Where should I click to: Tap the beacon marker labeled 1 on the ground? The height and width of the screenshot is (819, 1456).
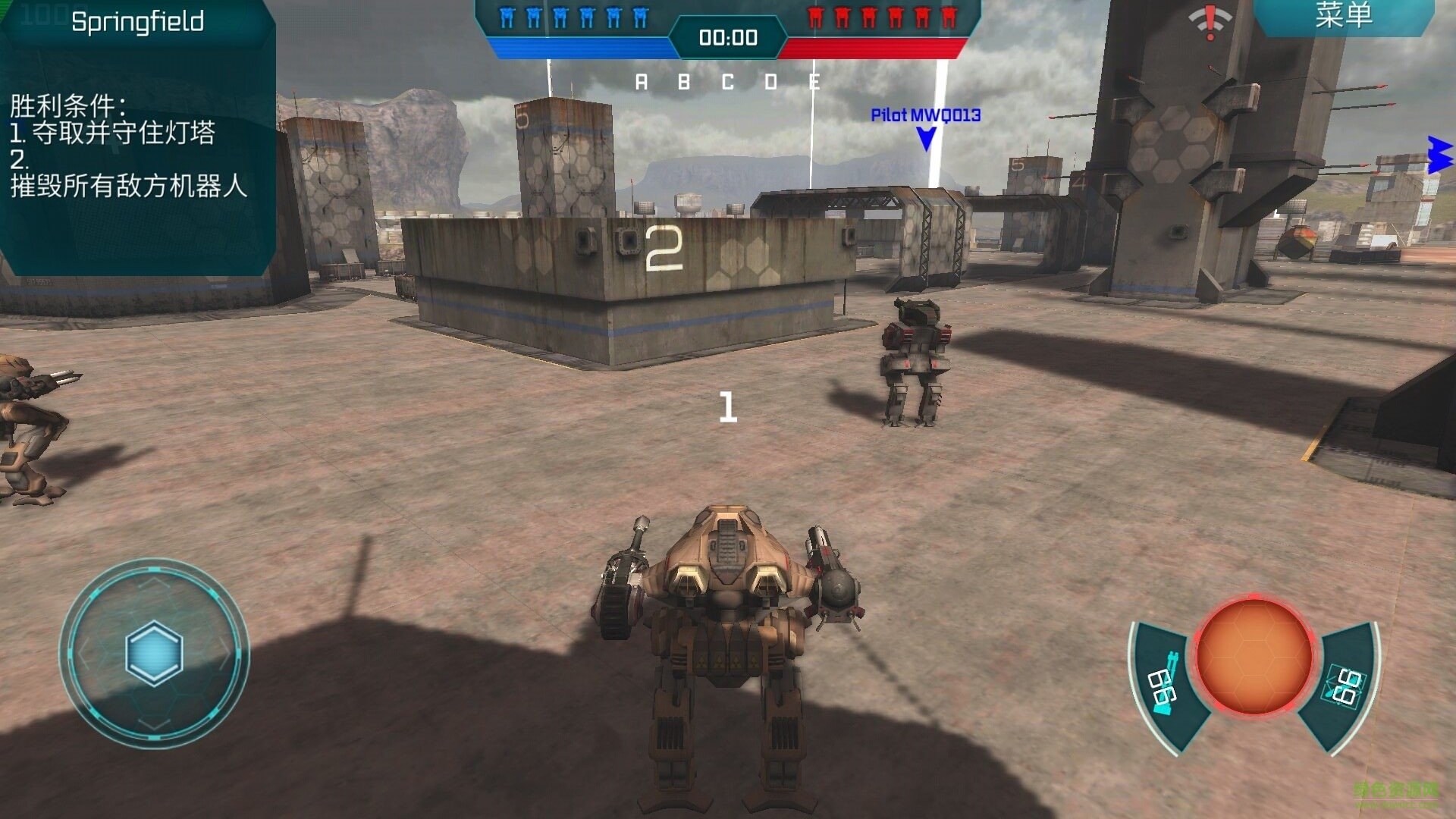coord(729,406)
